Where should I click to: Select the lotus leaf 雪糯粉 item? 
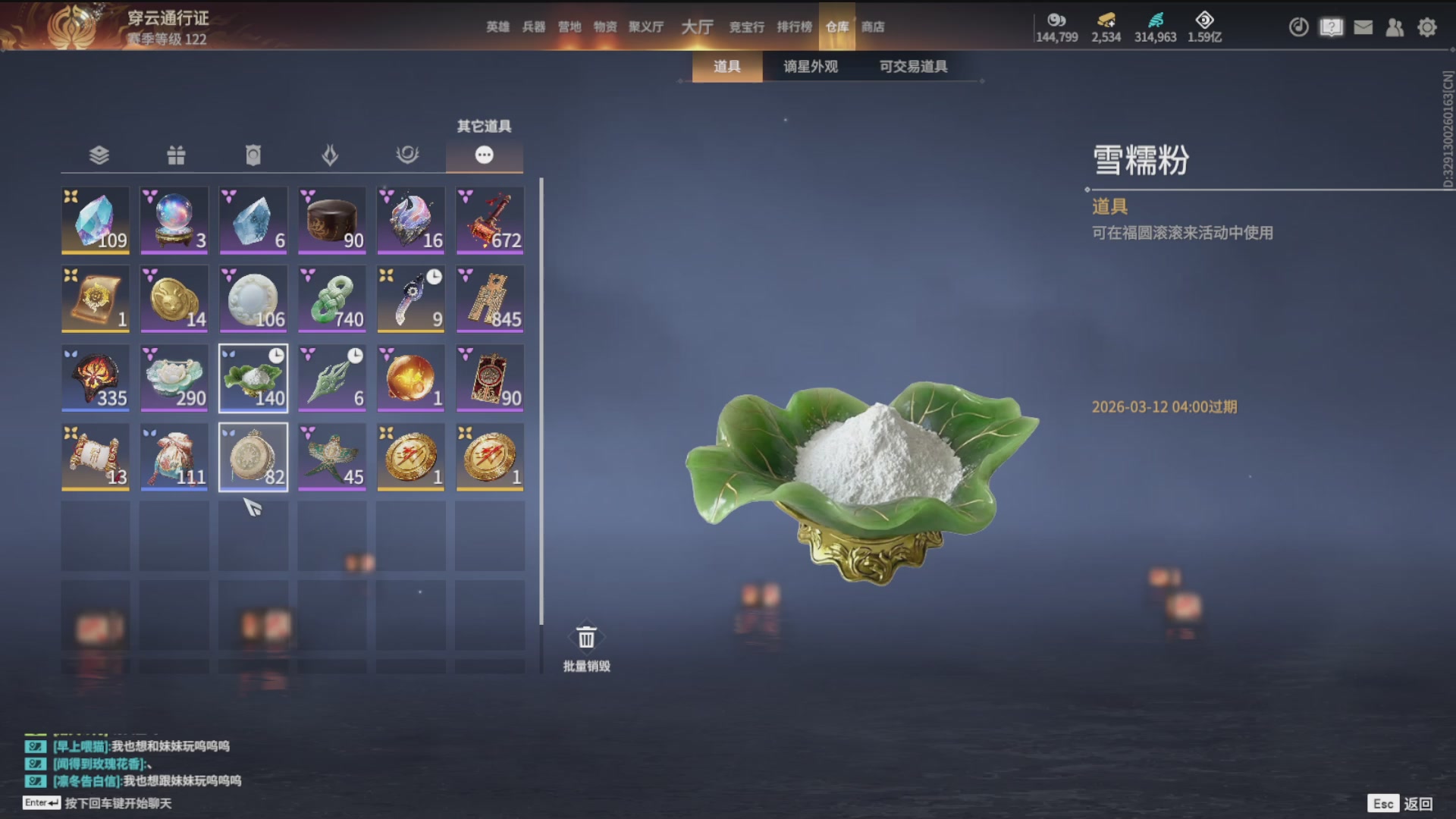click(x=253, y=377)
